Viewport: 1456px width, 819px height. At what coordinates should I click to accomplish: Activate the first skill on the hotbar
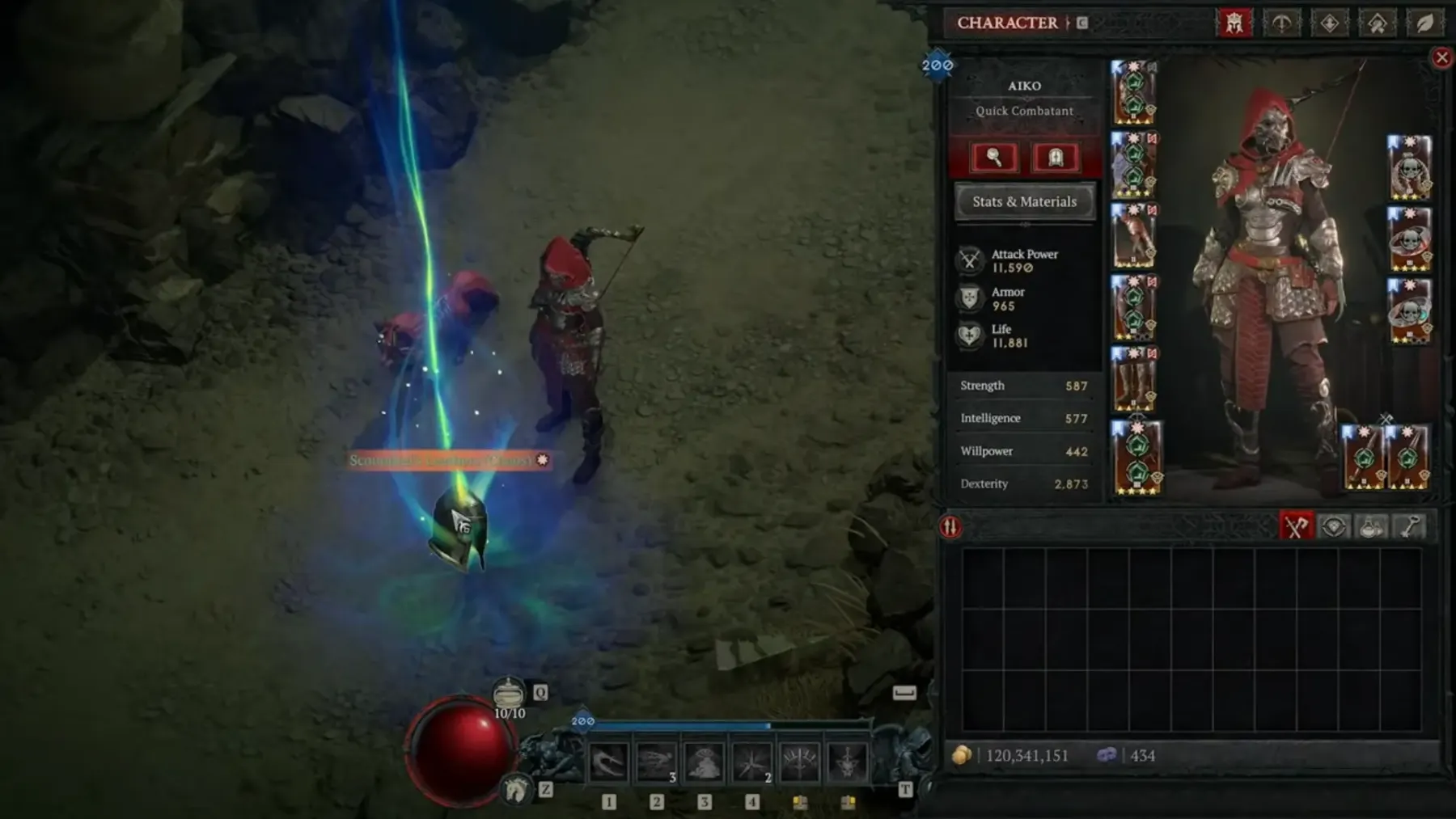coord(607,762)
